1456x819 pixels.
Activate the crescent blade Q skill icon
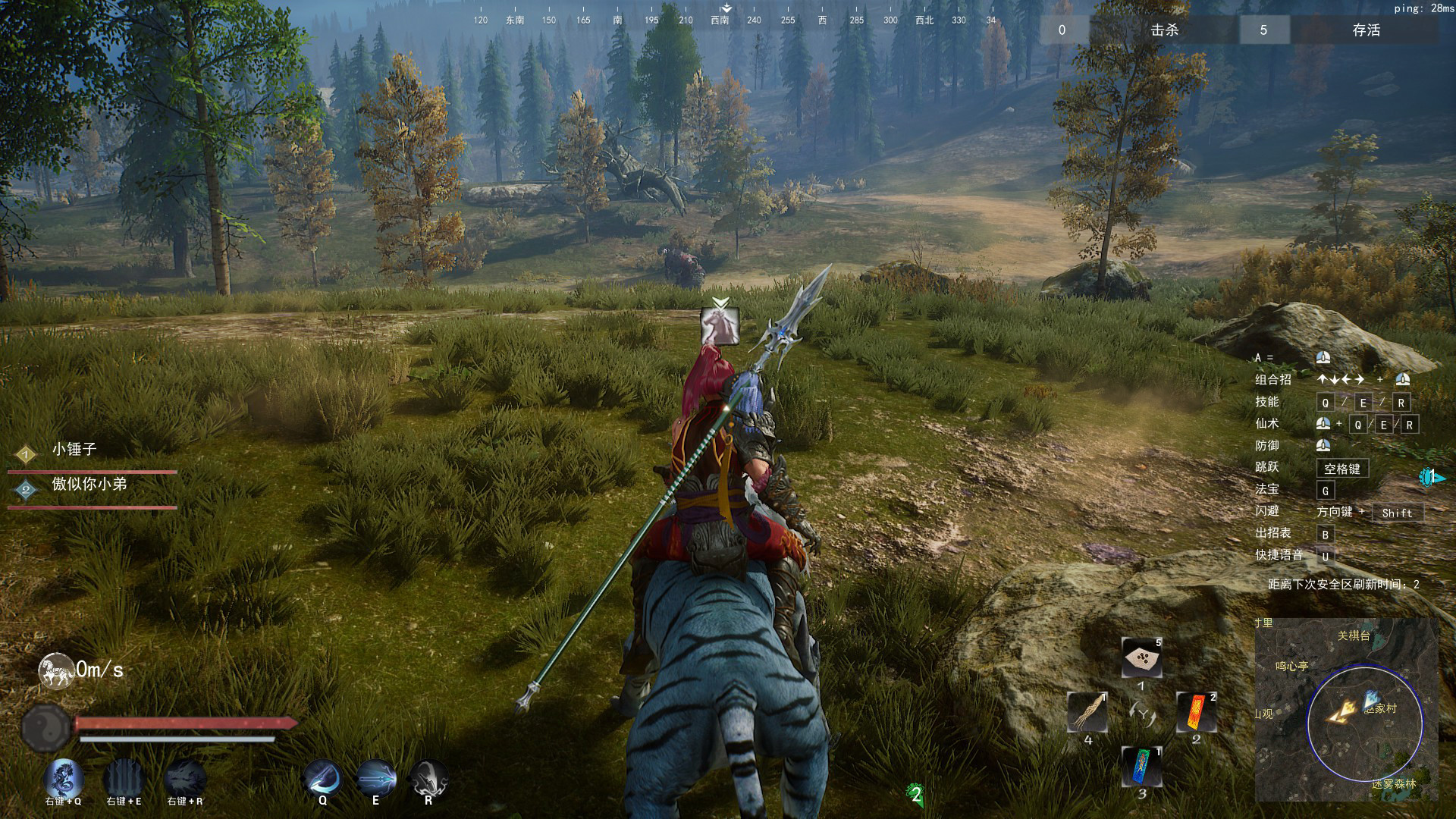[x=322, y=779]
